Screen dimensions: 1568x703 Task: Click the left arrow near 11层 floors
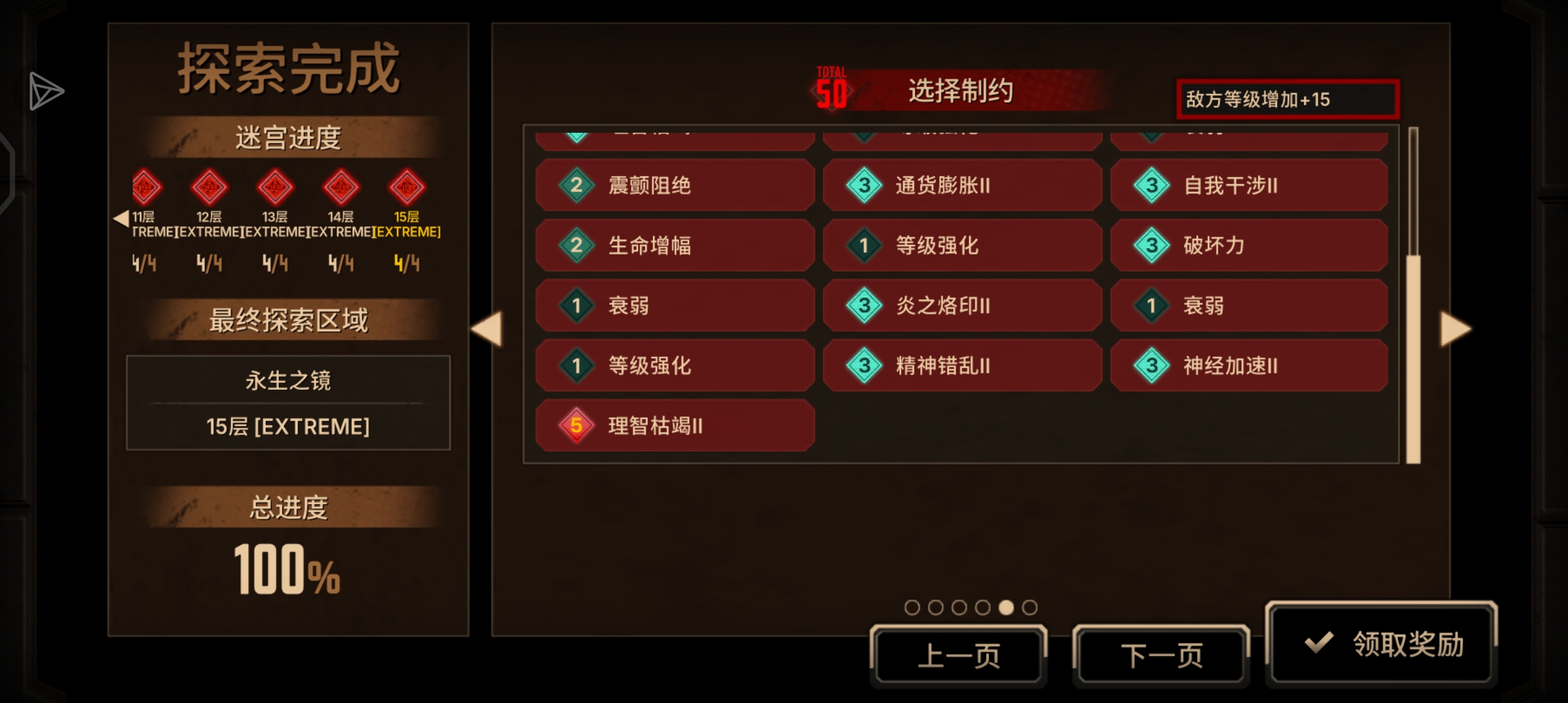point(121,218)
